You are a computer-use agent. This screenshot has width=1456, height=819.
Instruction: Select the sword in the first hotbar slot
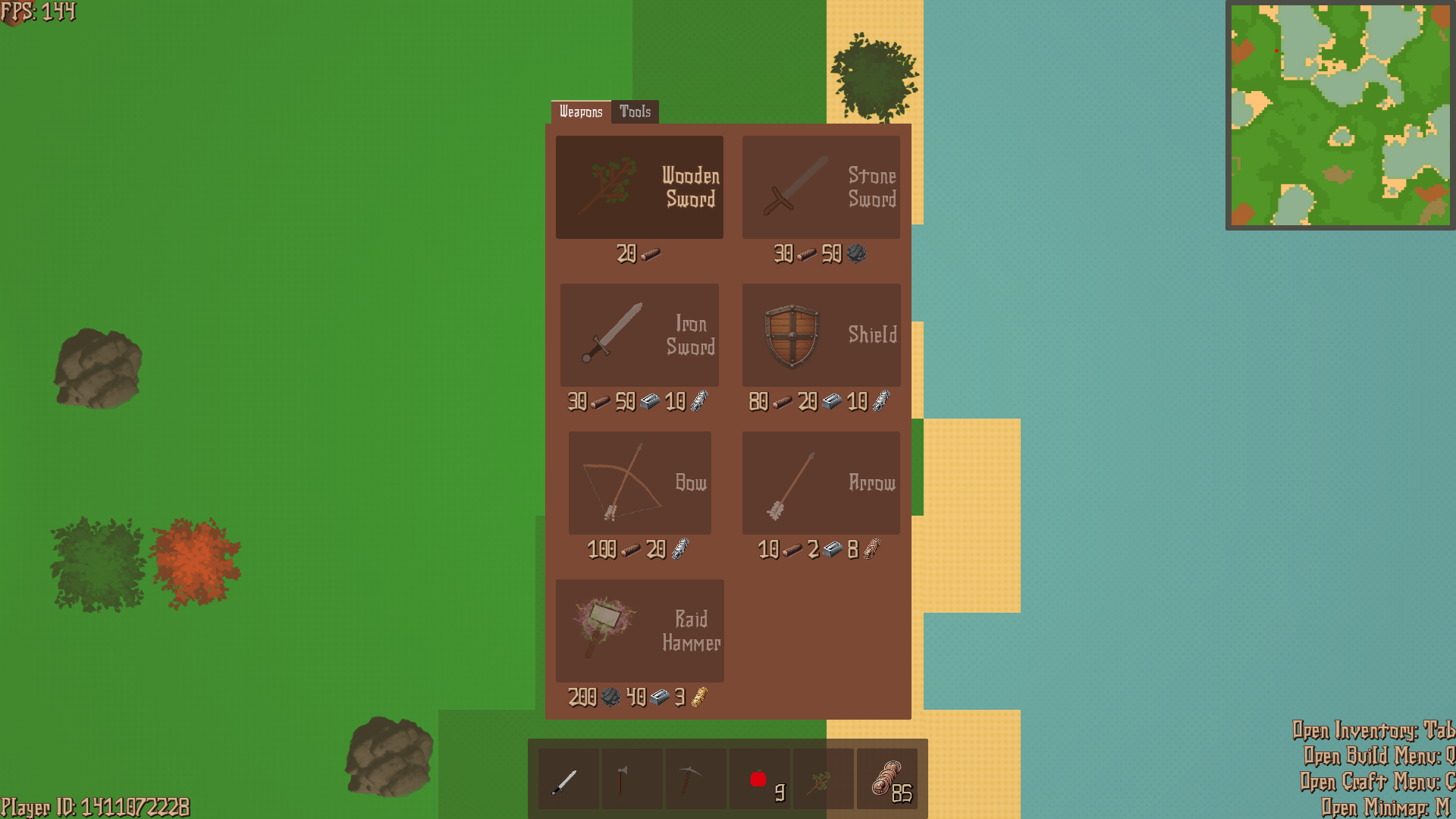(568, 777)
